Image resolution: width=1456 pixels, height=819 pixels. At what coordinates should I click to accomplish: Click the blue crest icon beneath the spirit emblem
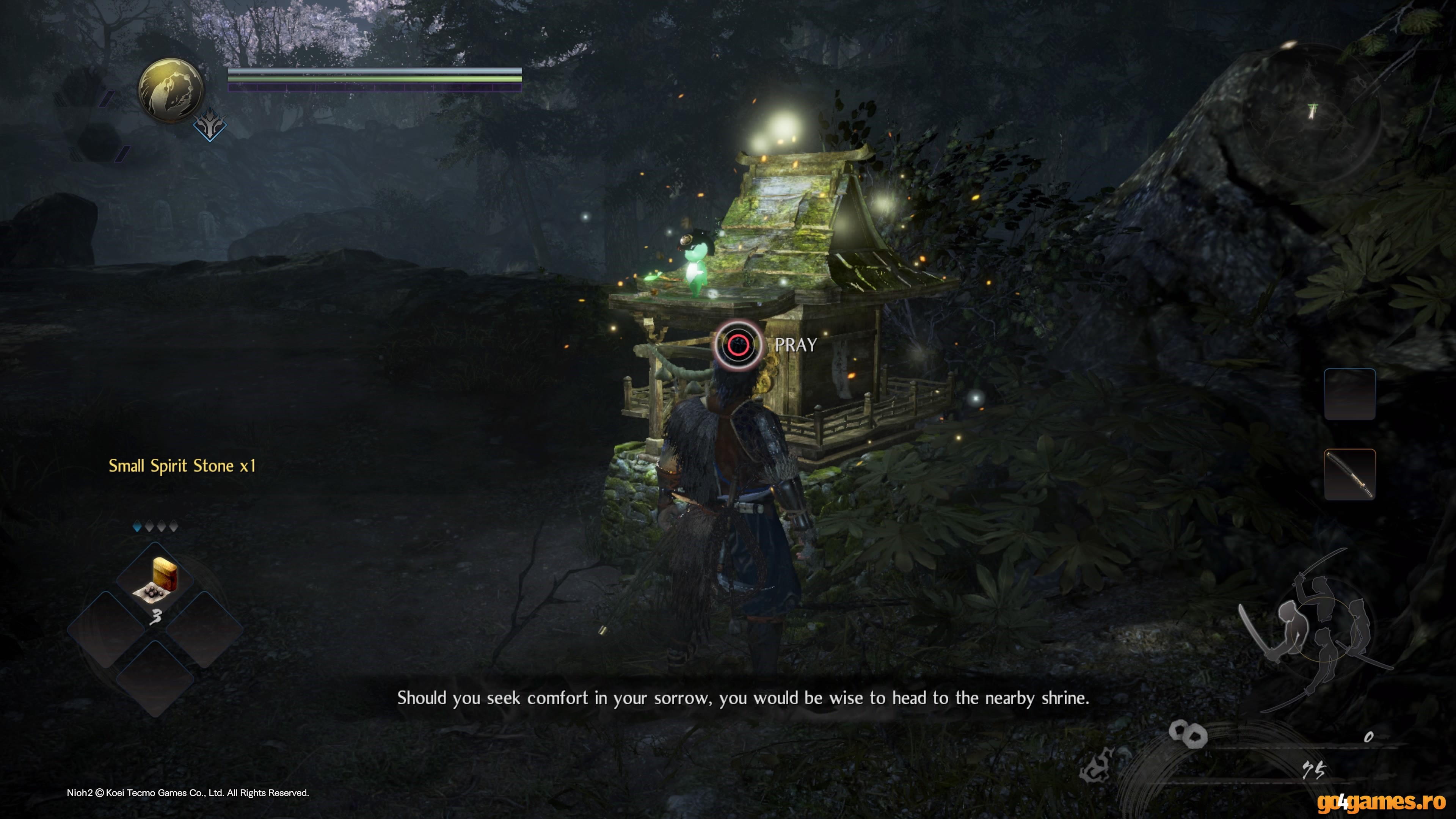pos(210,126)
